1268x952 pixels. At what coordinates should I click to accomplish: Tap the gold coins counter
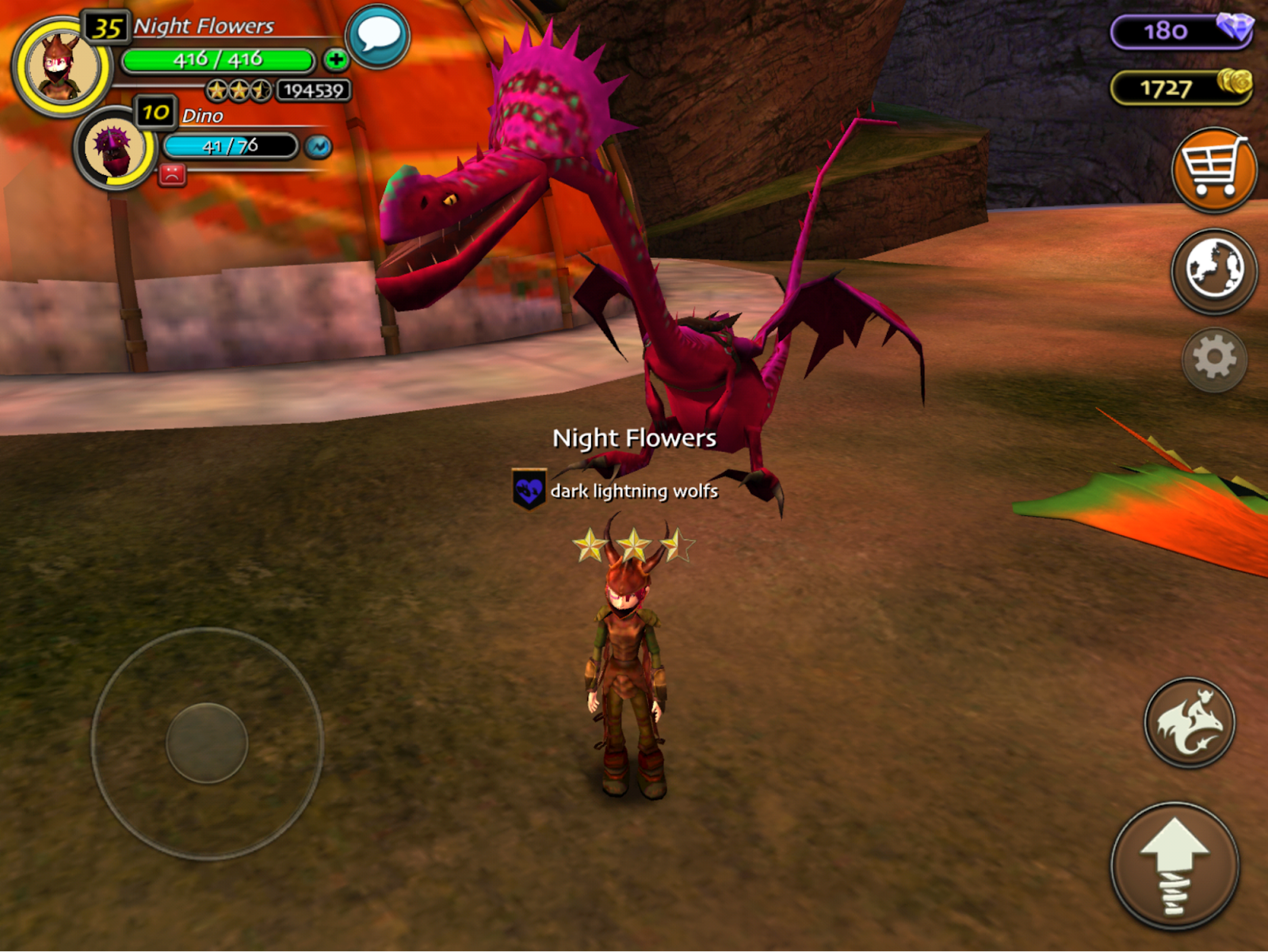coord(1181,87)
